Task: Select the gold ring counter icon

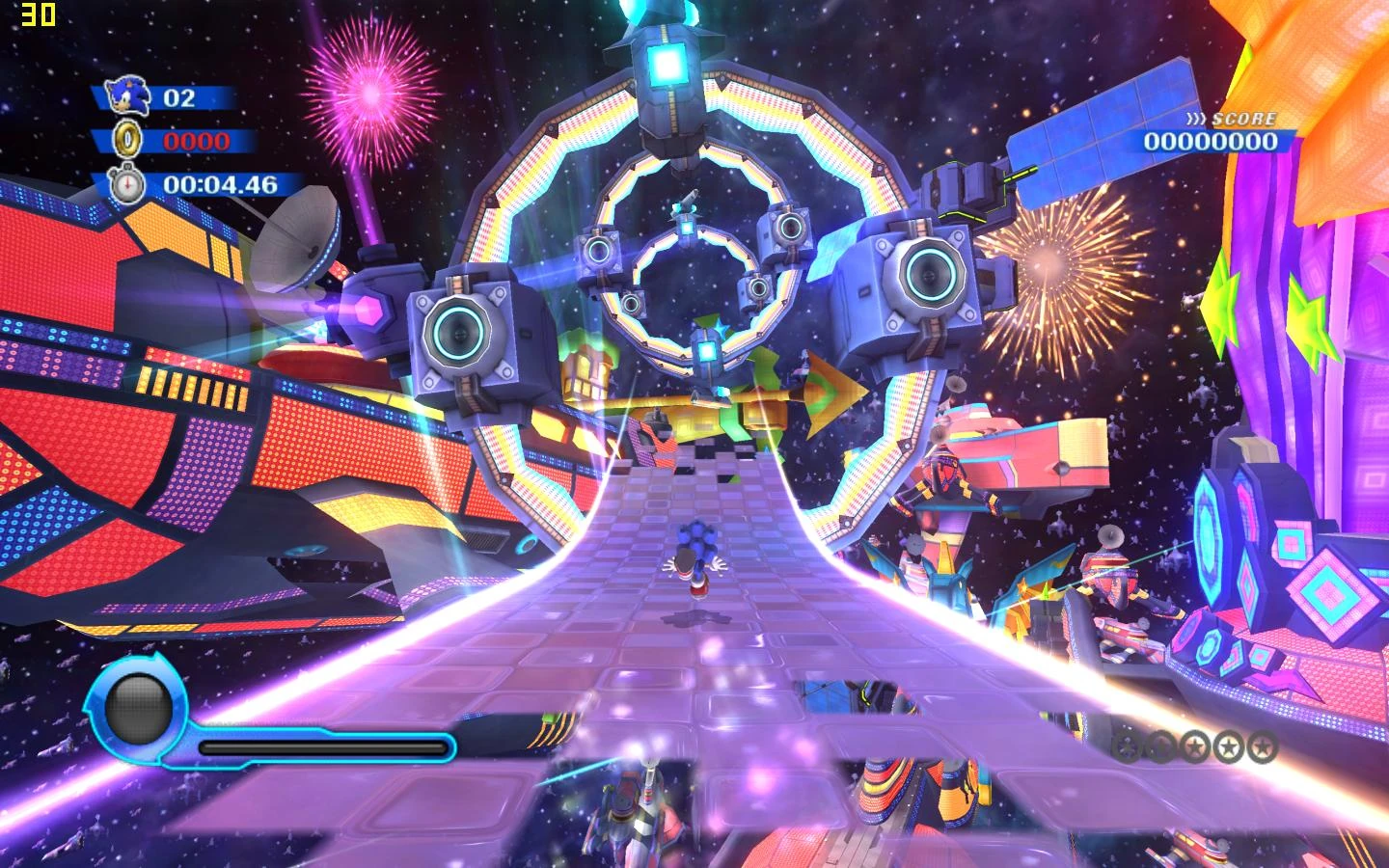Action: (x=127, y=141)
